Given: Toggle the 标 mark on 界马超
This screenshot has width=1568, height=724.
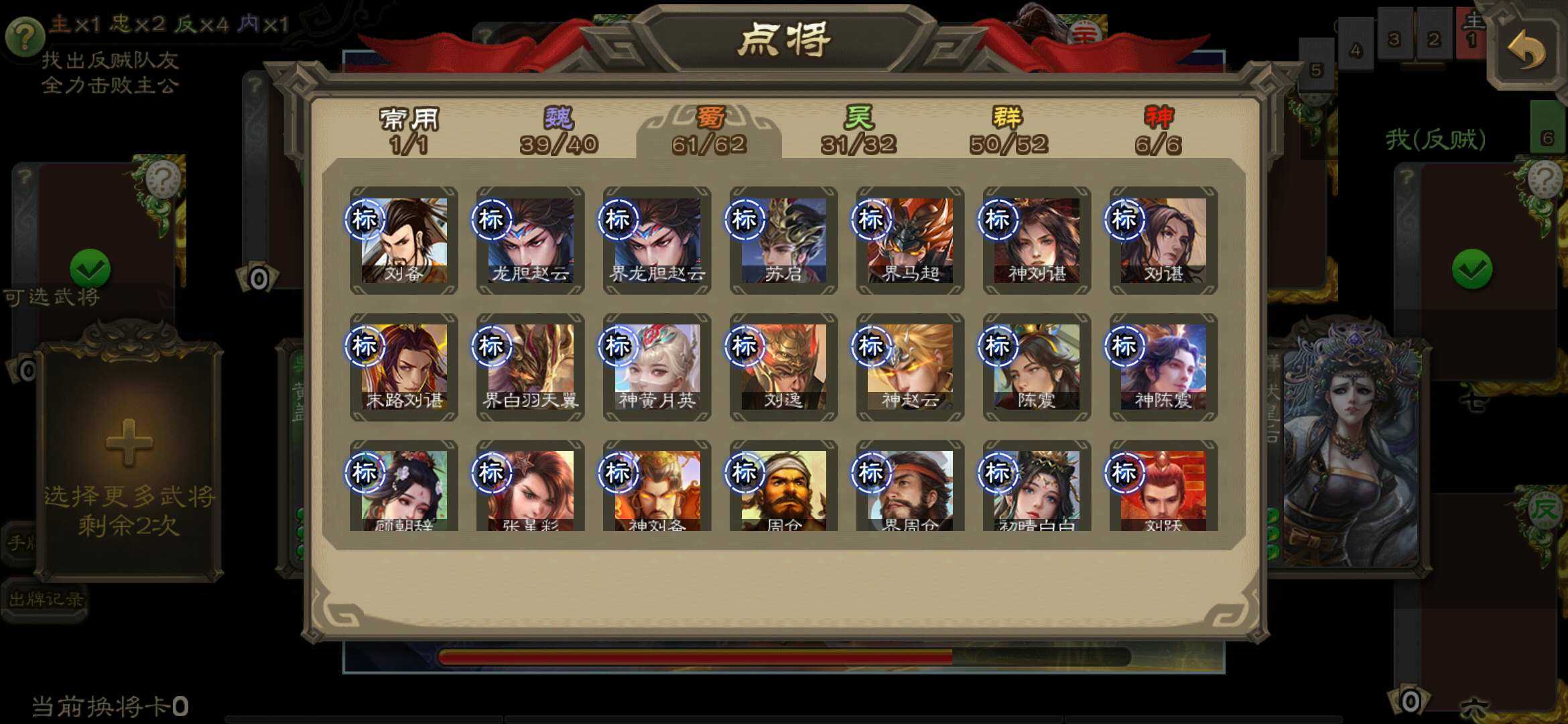Looking at the screenshot, I should [870, 220].
